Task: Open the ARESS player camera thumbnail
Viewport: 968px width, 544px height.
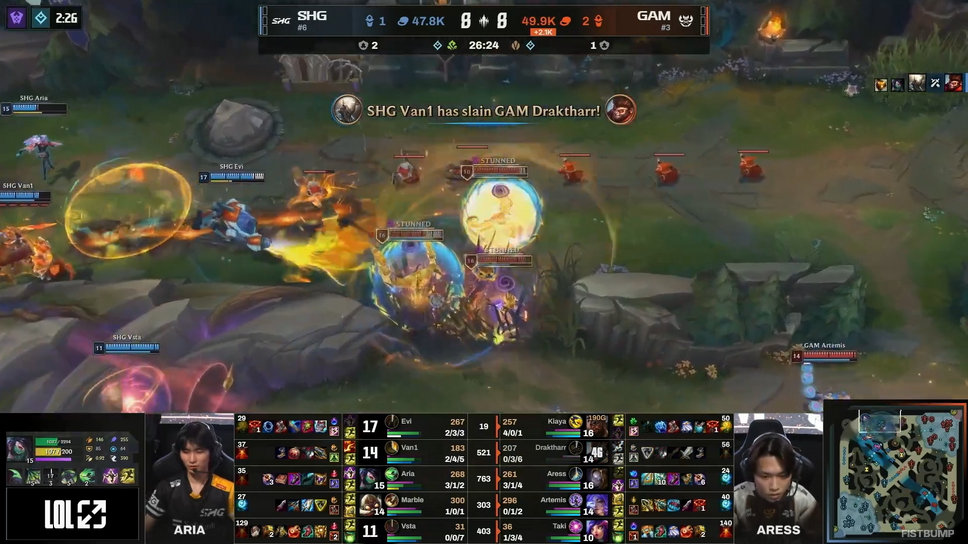Action: pos(778,478)
